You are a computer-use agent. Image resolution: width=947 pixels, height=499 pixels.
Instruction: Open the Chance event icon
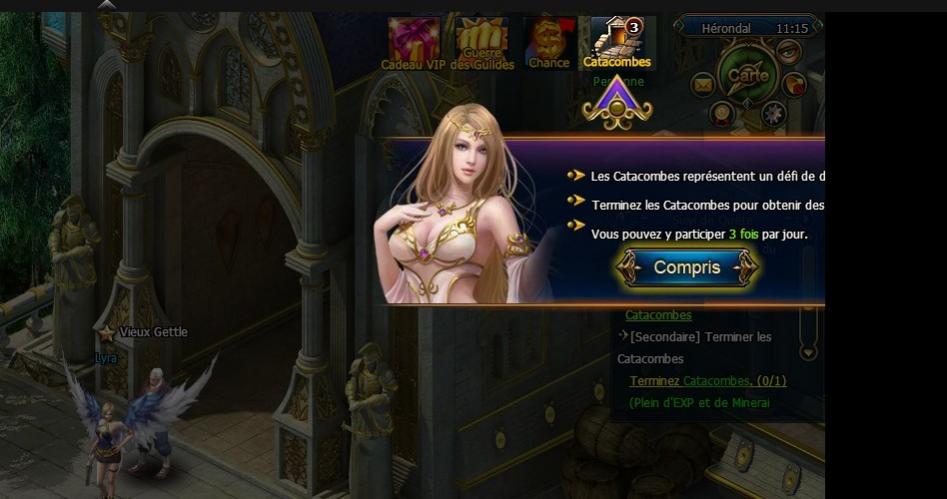549,42
